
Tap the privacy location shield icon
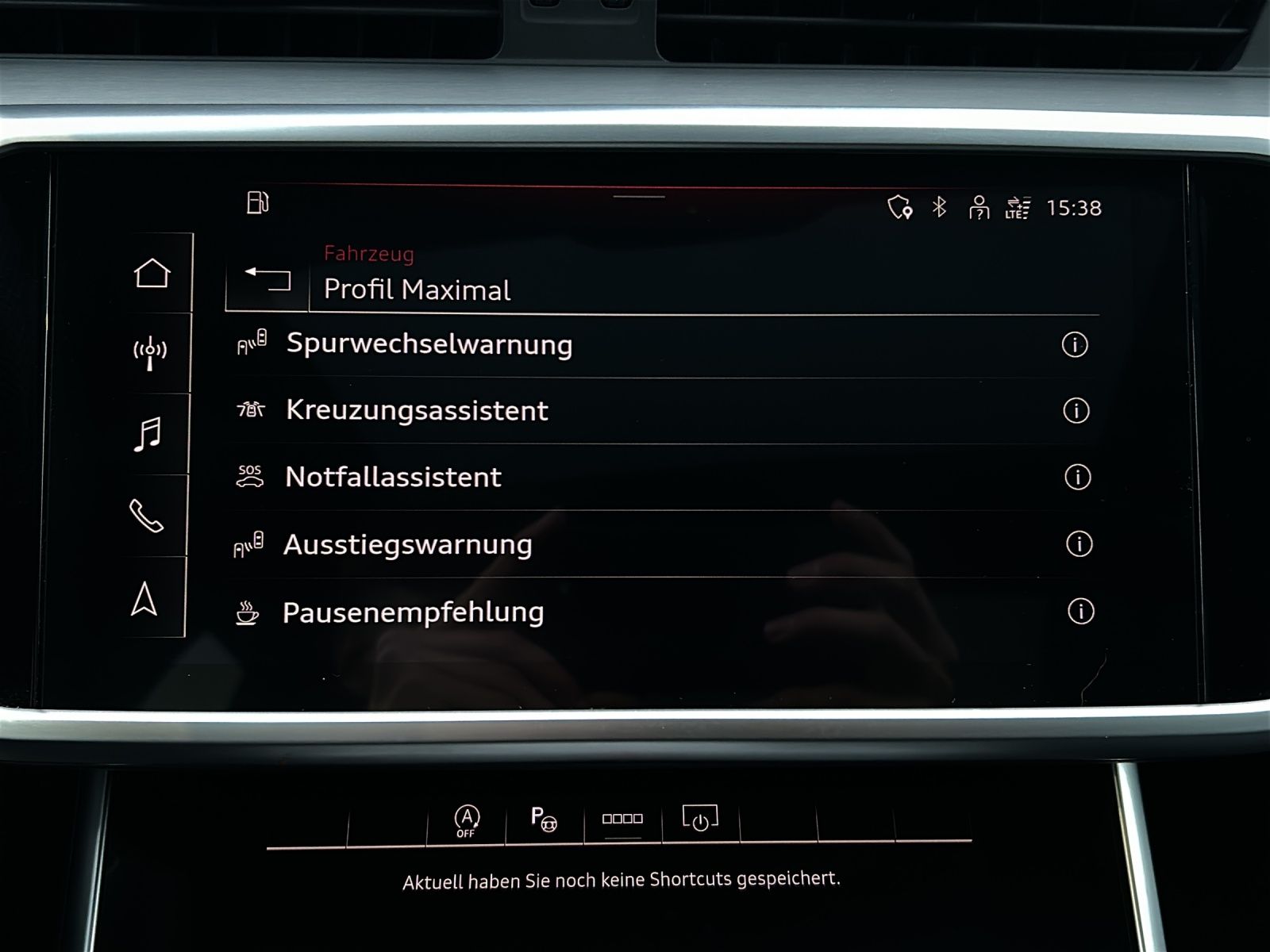(x=900, y=206)
